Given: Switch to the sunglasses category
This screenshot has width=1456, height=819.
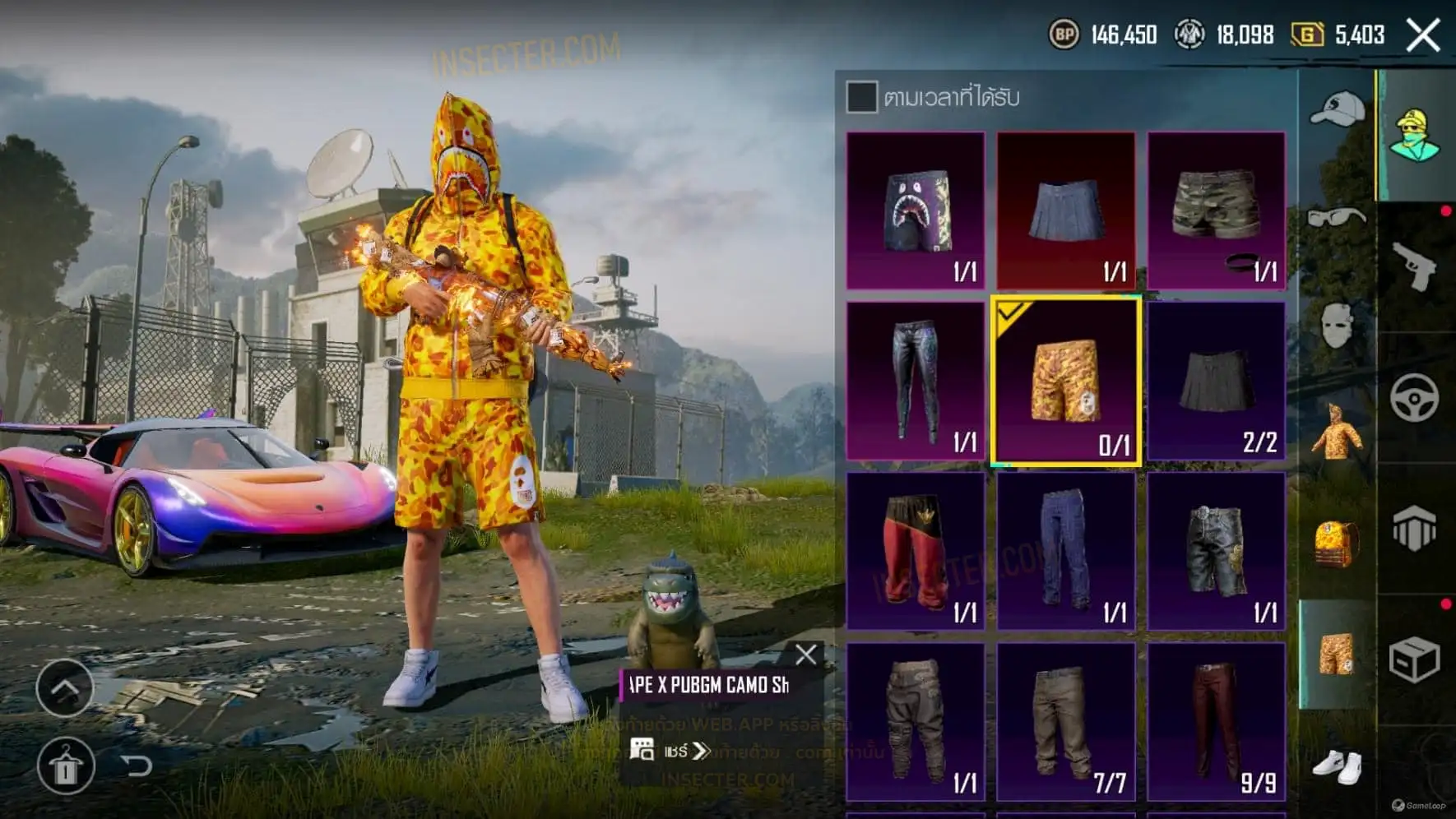Looking at the screenshot, I should (1337, 219).
